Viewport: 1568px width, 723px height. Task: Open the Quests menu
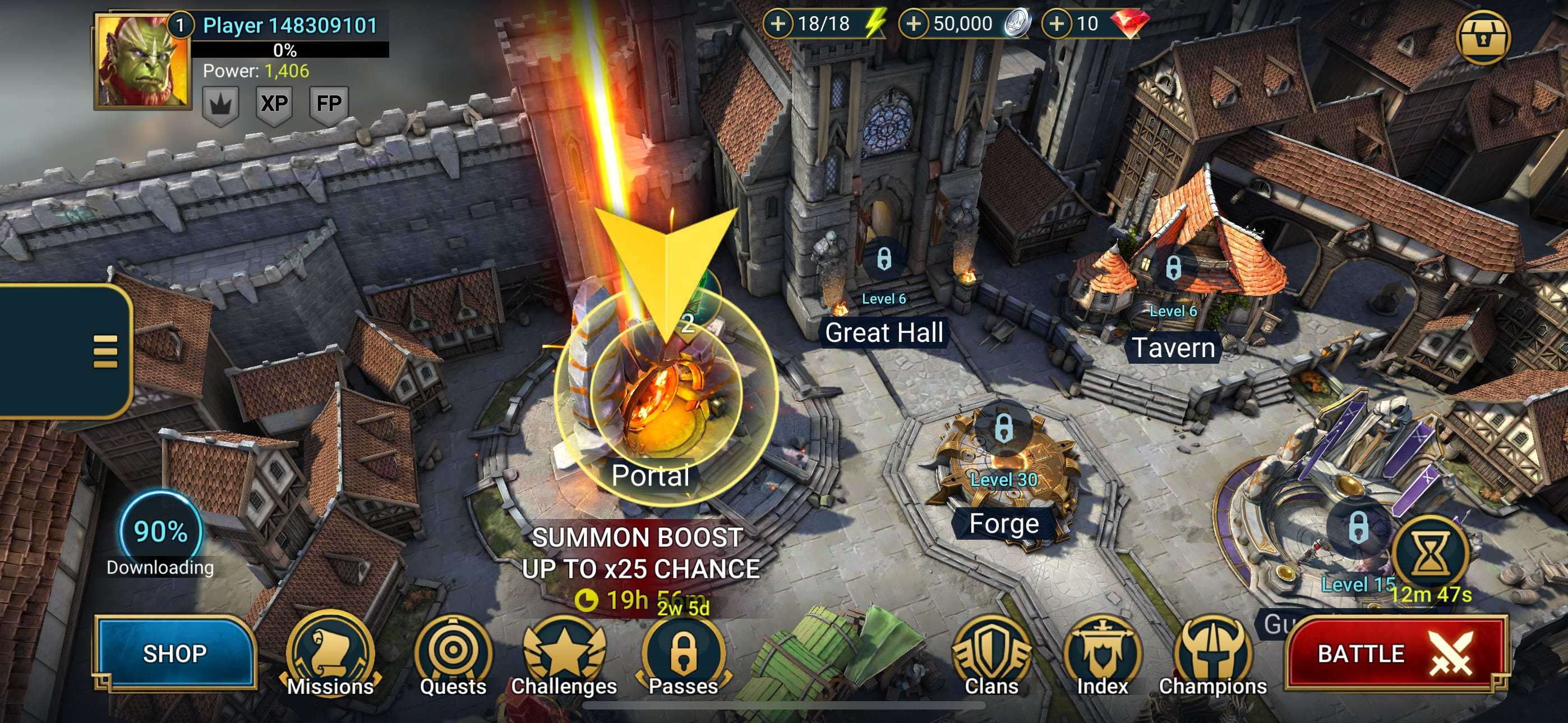(453, 658)
